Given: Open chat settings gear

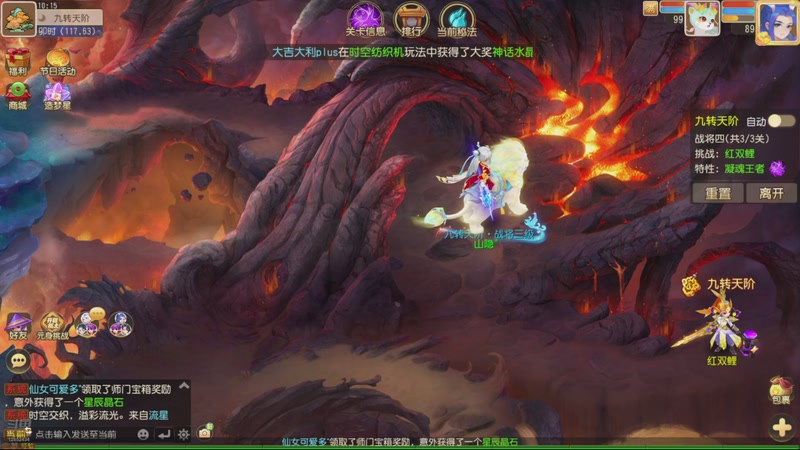Looking at the screenshot, I should click(x=183, y=434).
